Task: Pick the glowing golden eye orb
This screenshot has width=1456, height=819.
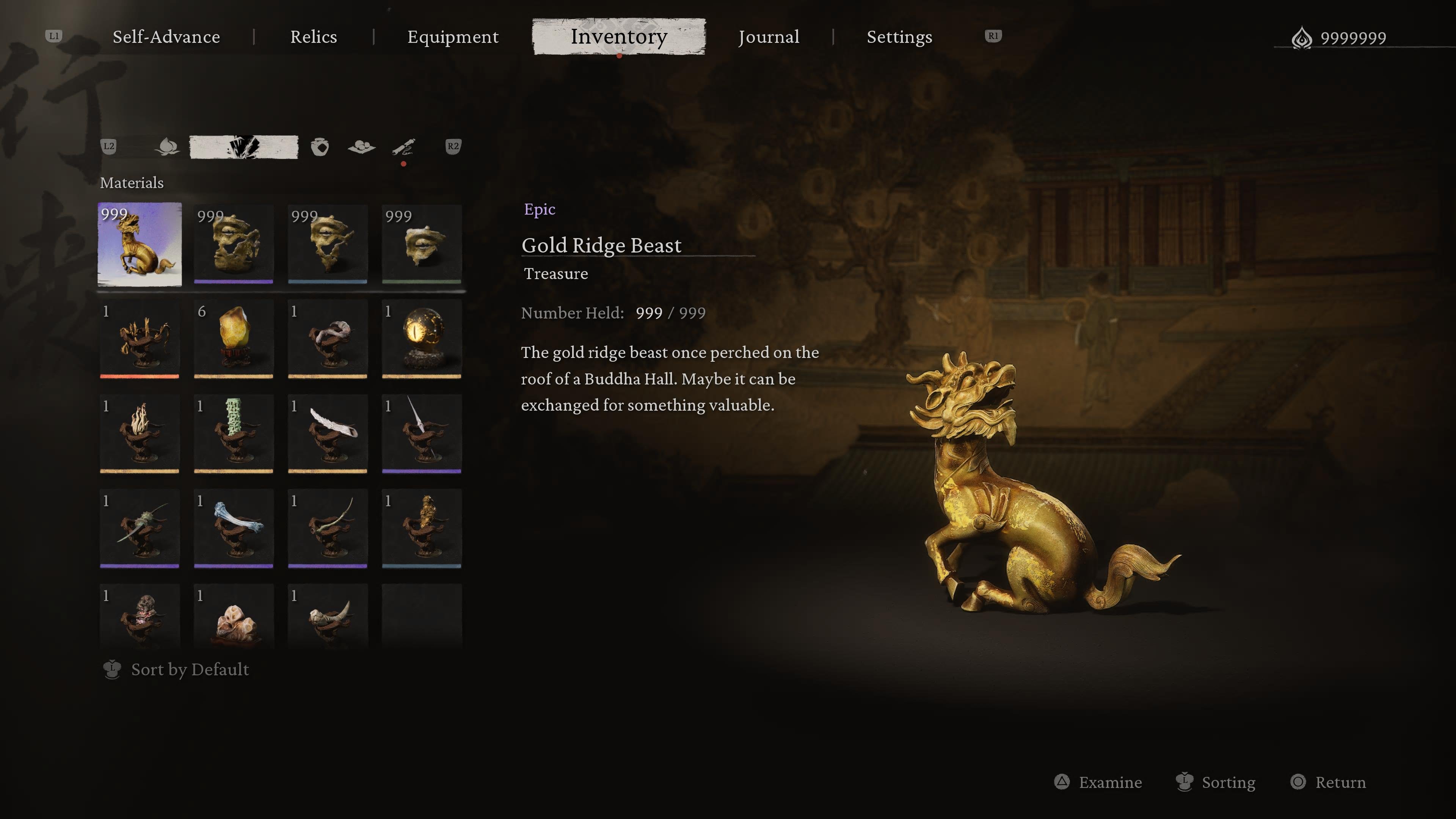Action: [x=422, y=339]
